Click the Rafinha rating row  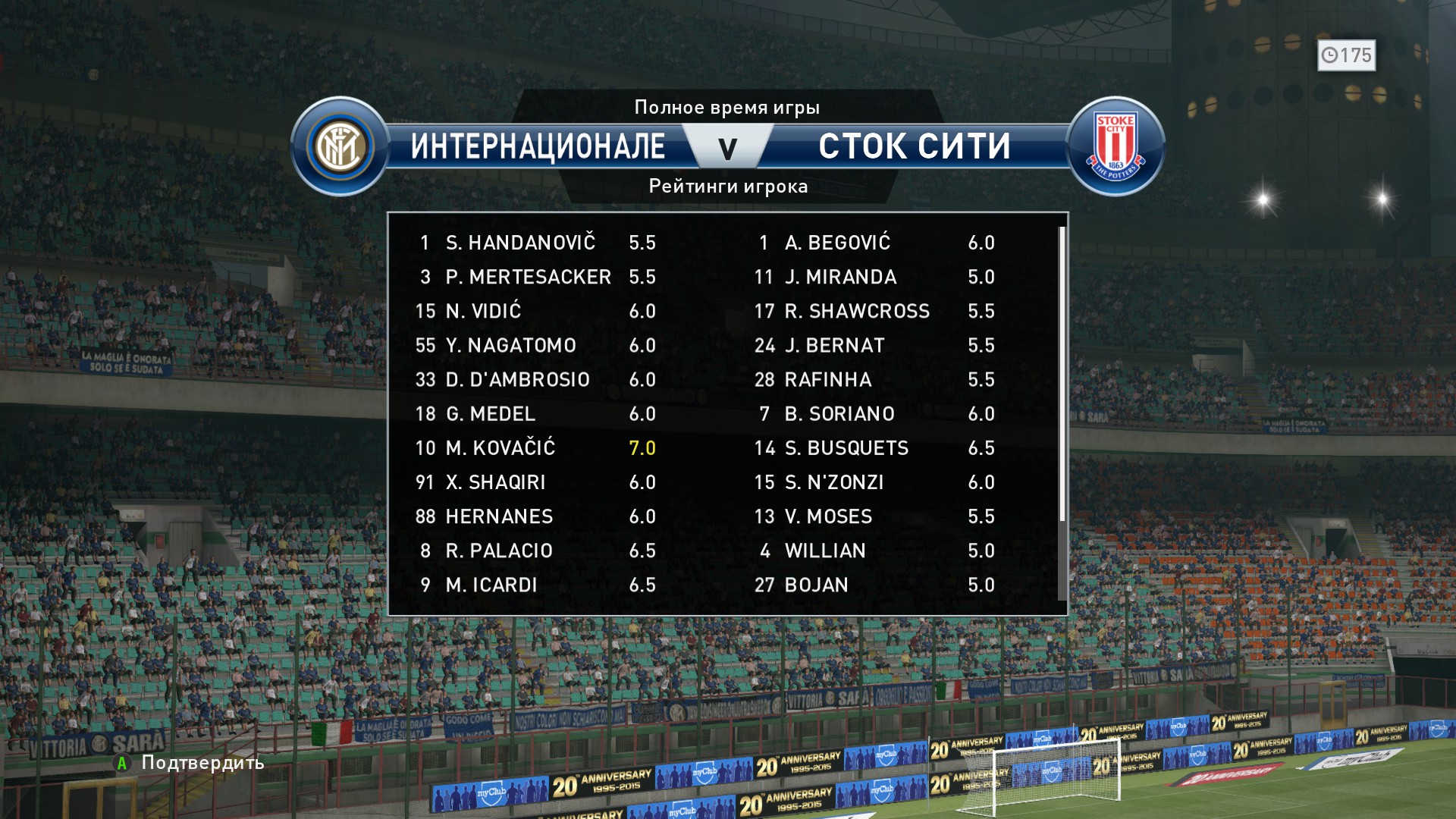pyautogui.click(x=874, y=379)
